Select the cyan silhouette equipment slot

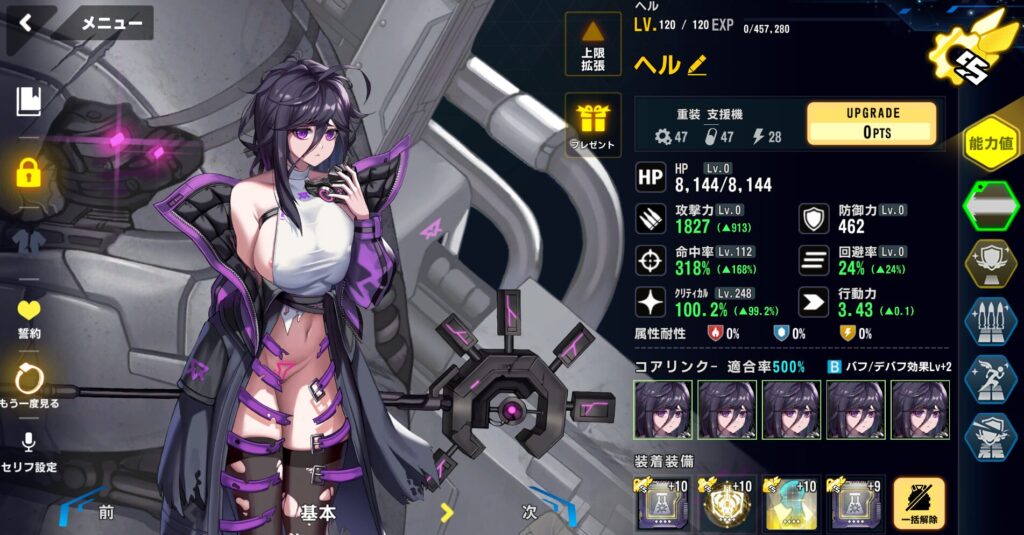[790, 503]
